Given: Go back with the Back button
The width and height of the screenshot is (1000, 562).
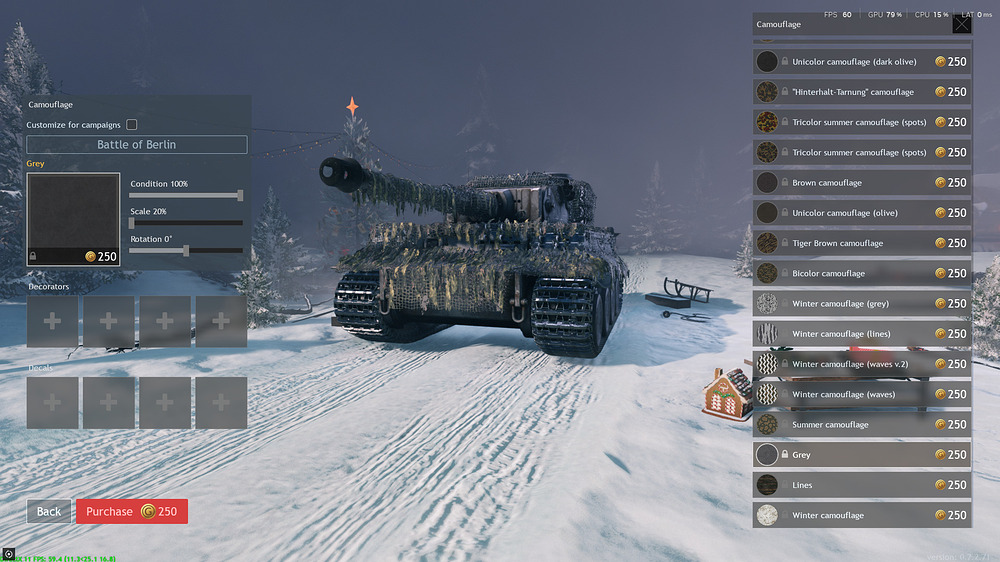Looking at the screenshot, I should coord(49,511).
